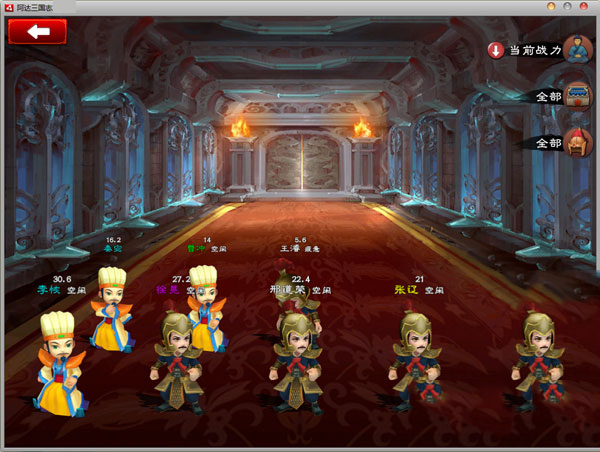Select the general 张辽 with power 21
The height and width of the screenshot is (452, 600).
414,357
